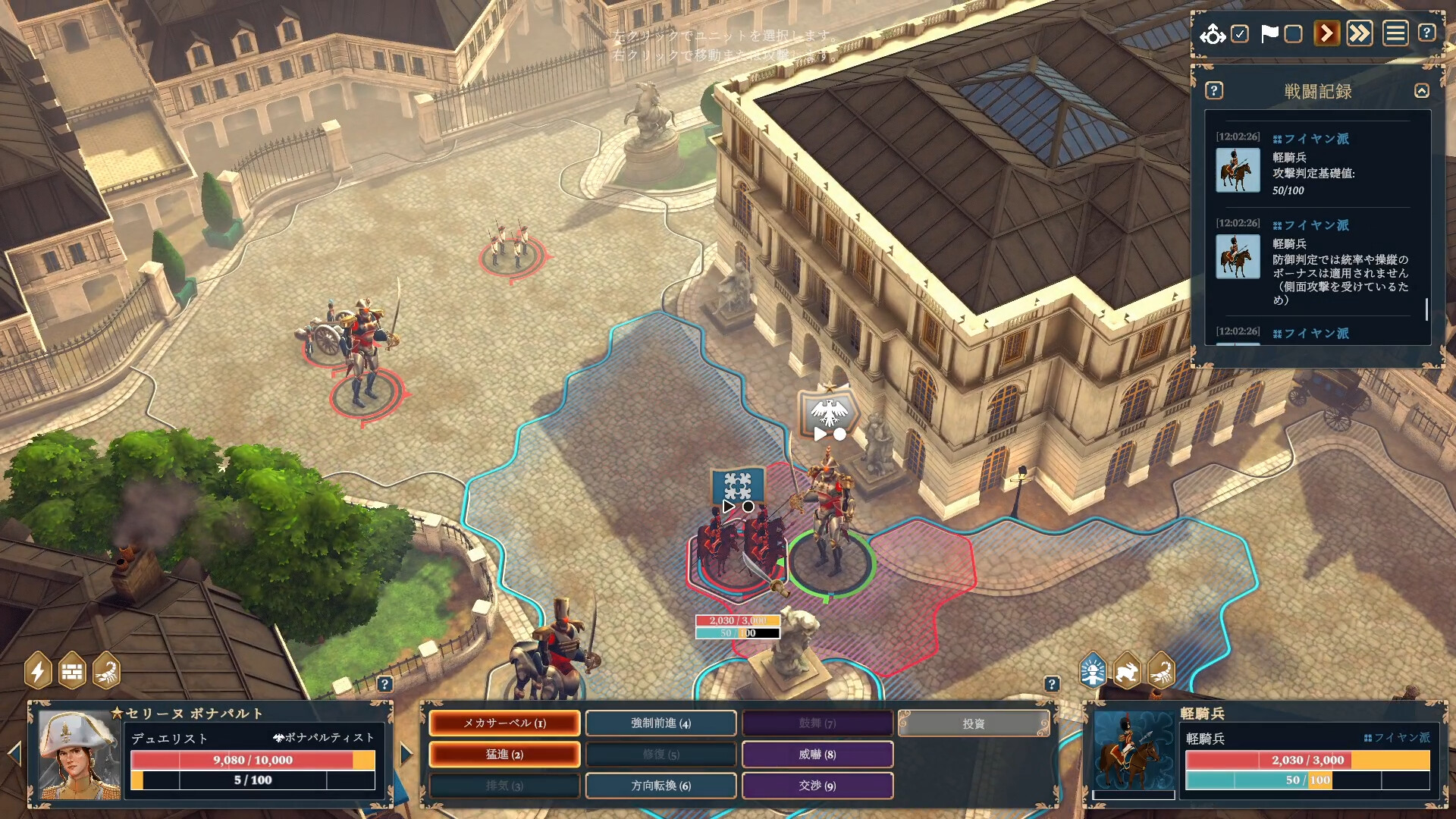1456x819 pixels.
Task: Click the double-arrow fast forward button
Action: pyautogui.click(x=1360, y=34)
